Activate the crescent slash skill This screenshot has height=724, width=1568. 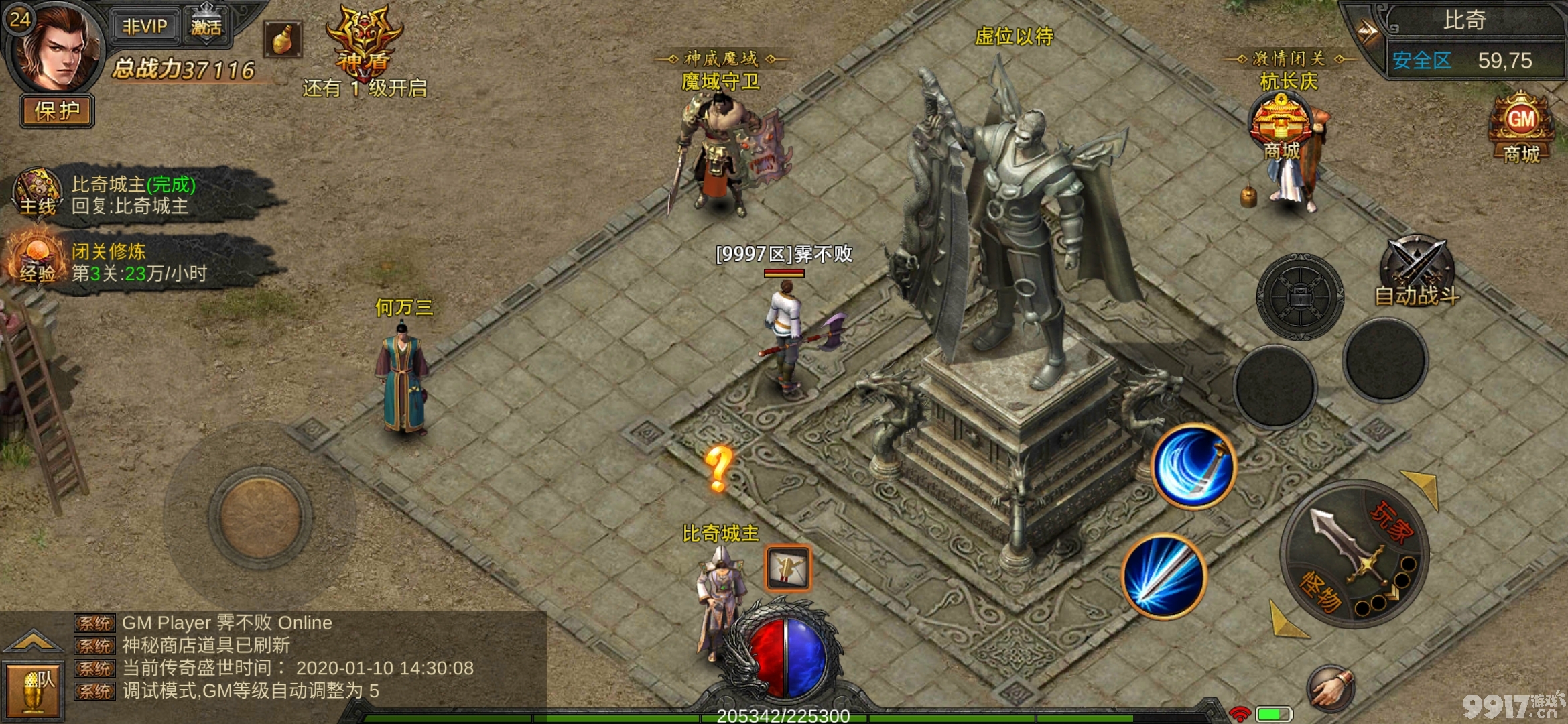coord(1194,467)
